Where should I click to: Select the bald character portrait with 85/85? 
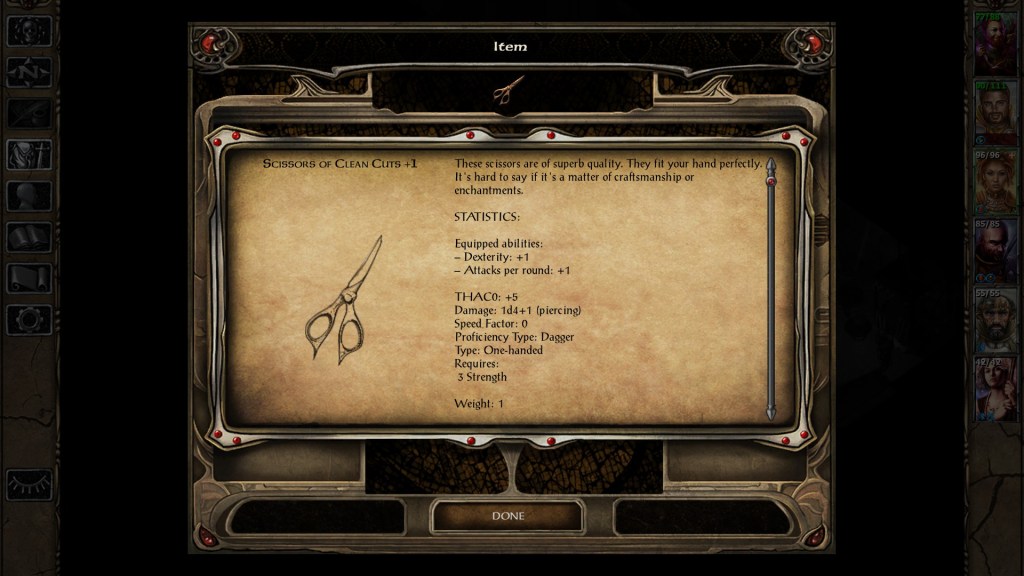995,251
